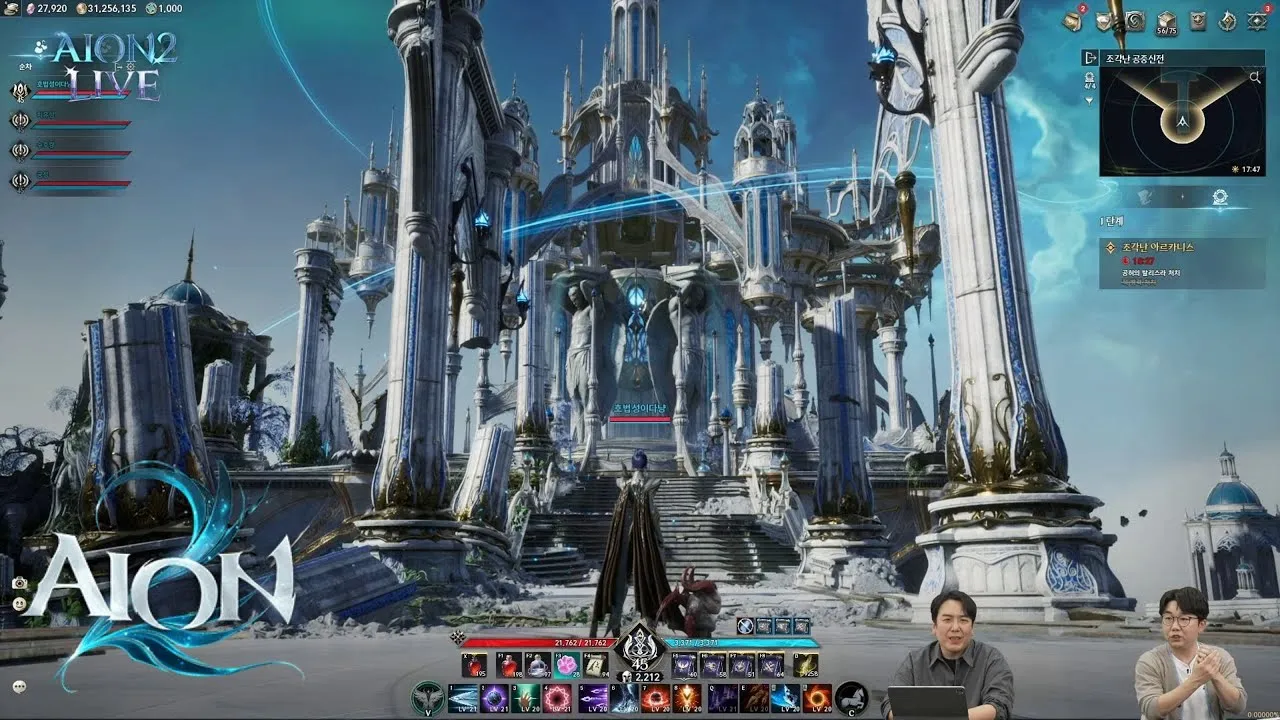Click the minimap magnifier zoom button
Screen dimensions: 1280x720
(x=1255, y=76)
